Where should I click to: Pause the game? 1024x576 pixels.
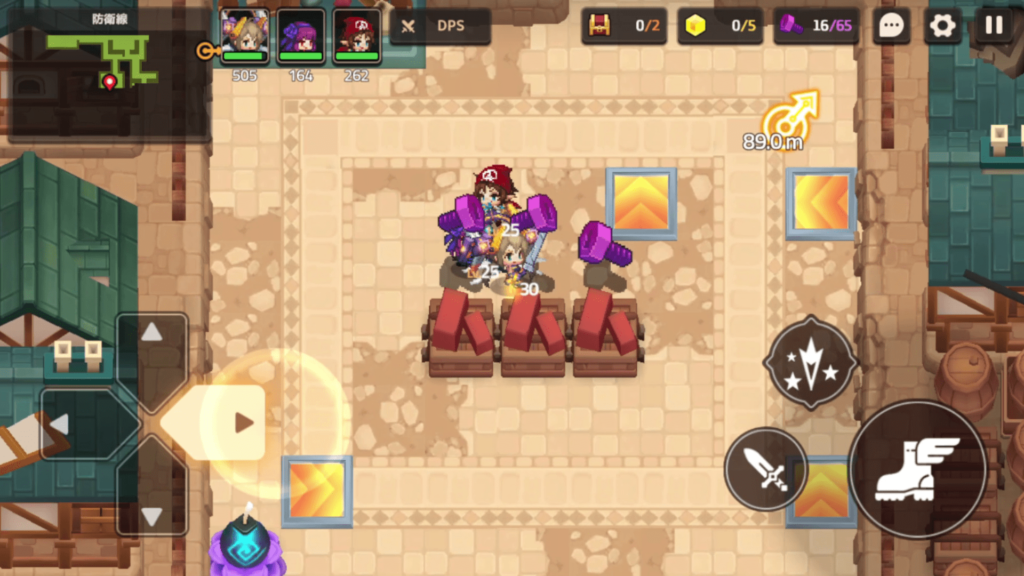993,26
